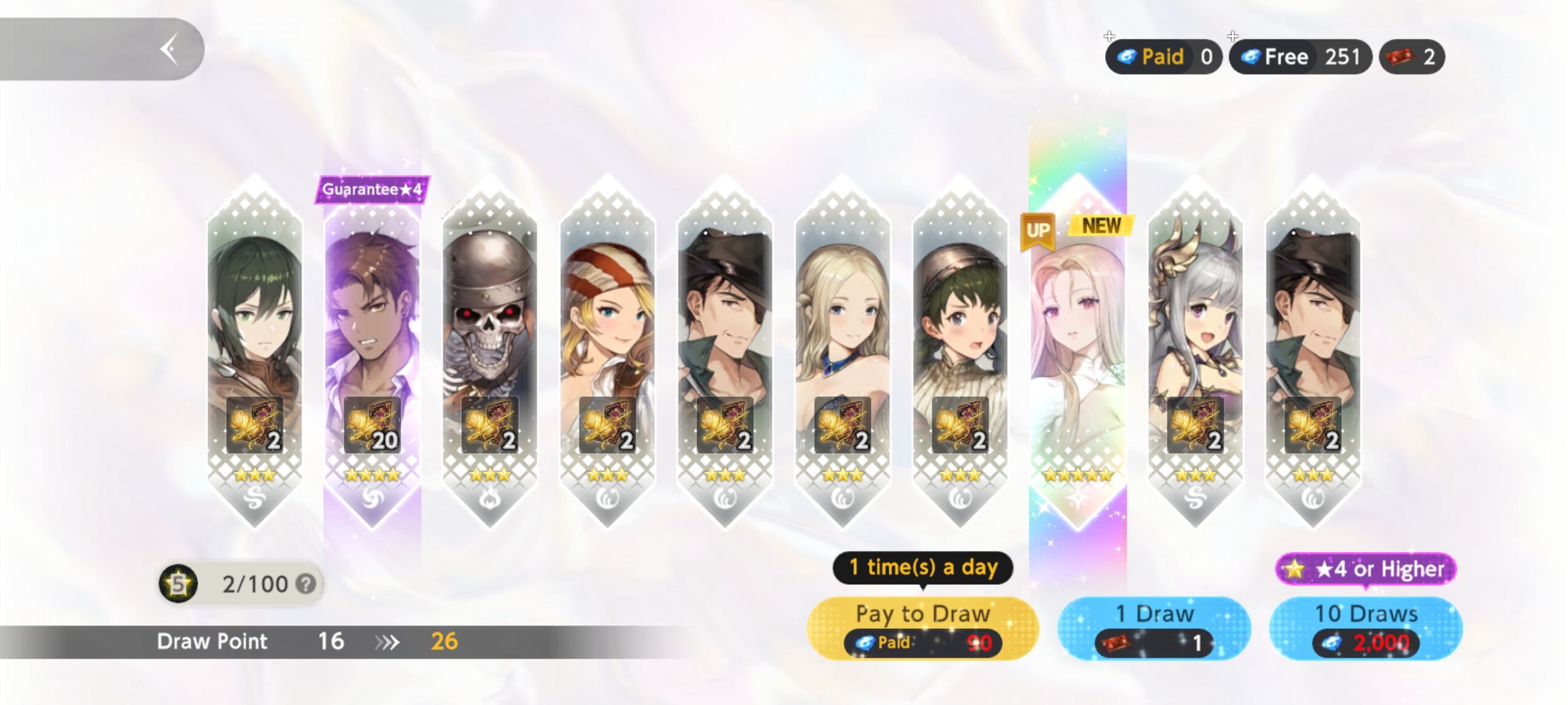
Task: Add Paid gems with the plus icon
Action: coord(1109,36)
